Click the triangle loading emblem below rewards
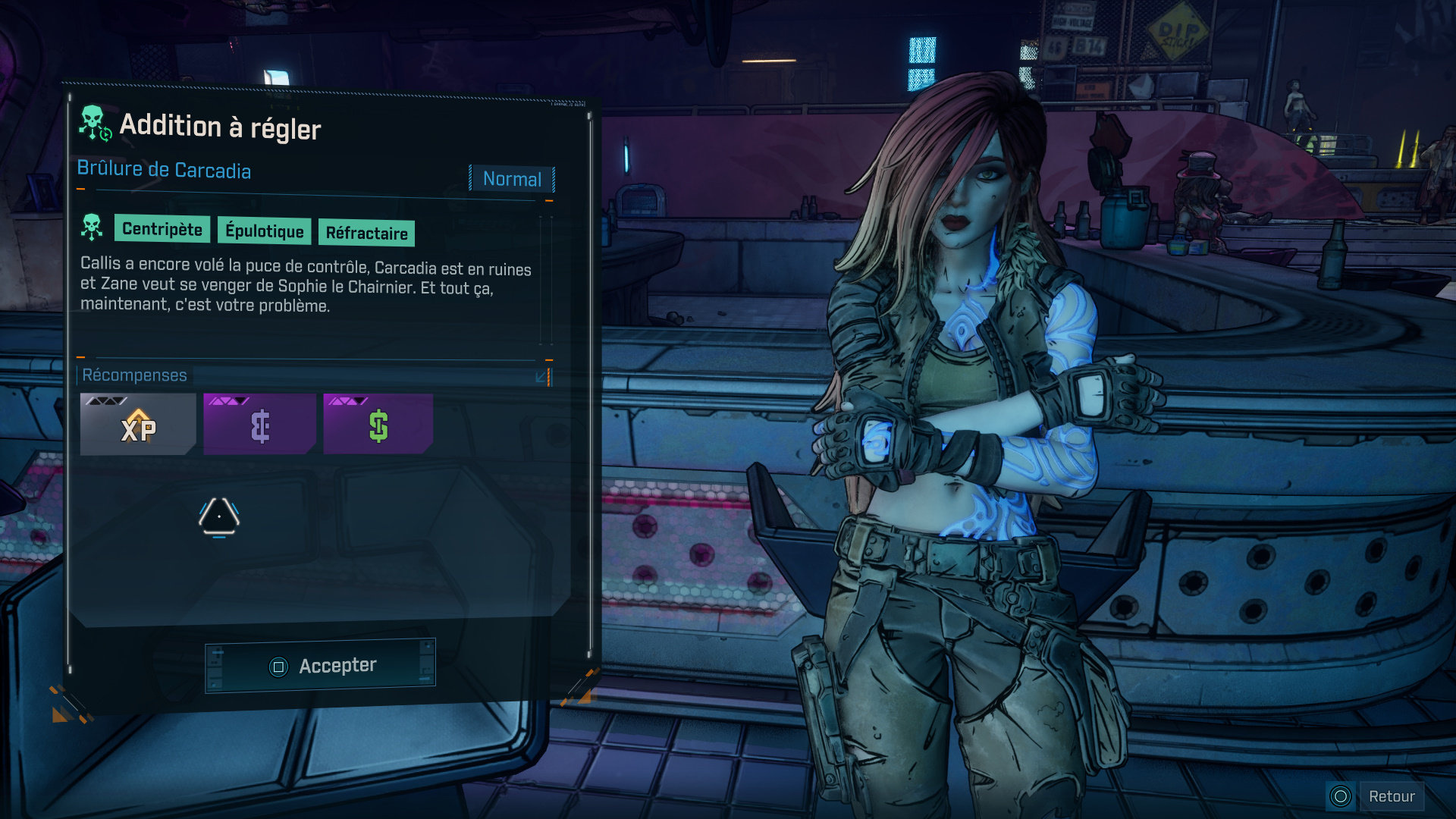This screenshot has width=1456, height=819. (218, 514)
